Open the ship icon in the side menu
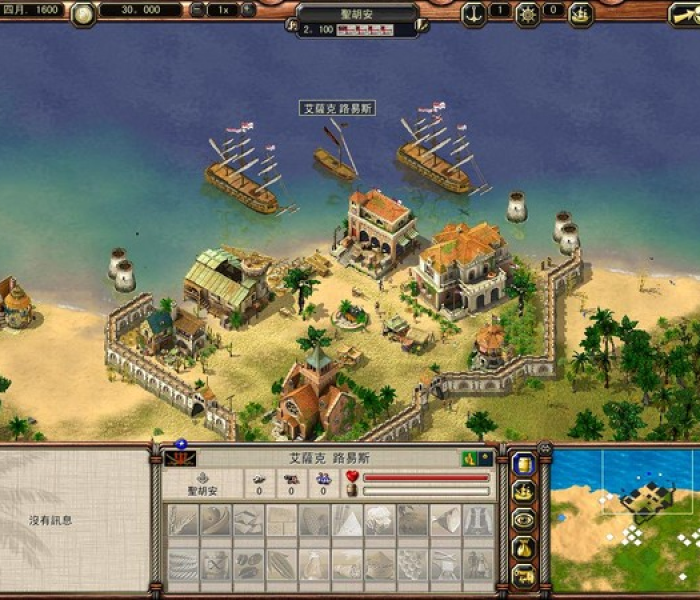 523,492
